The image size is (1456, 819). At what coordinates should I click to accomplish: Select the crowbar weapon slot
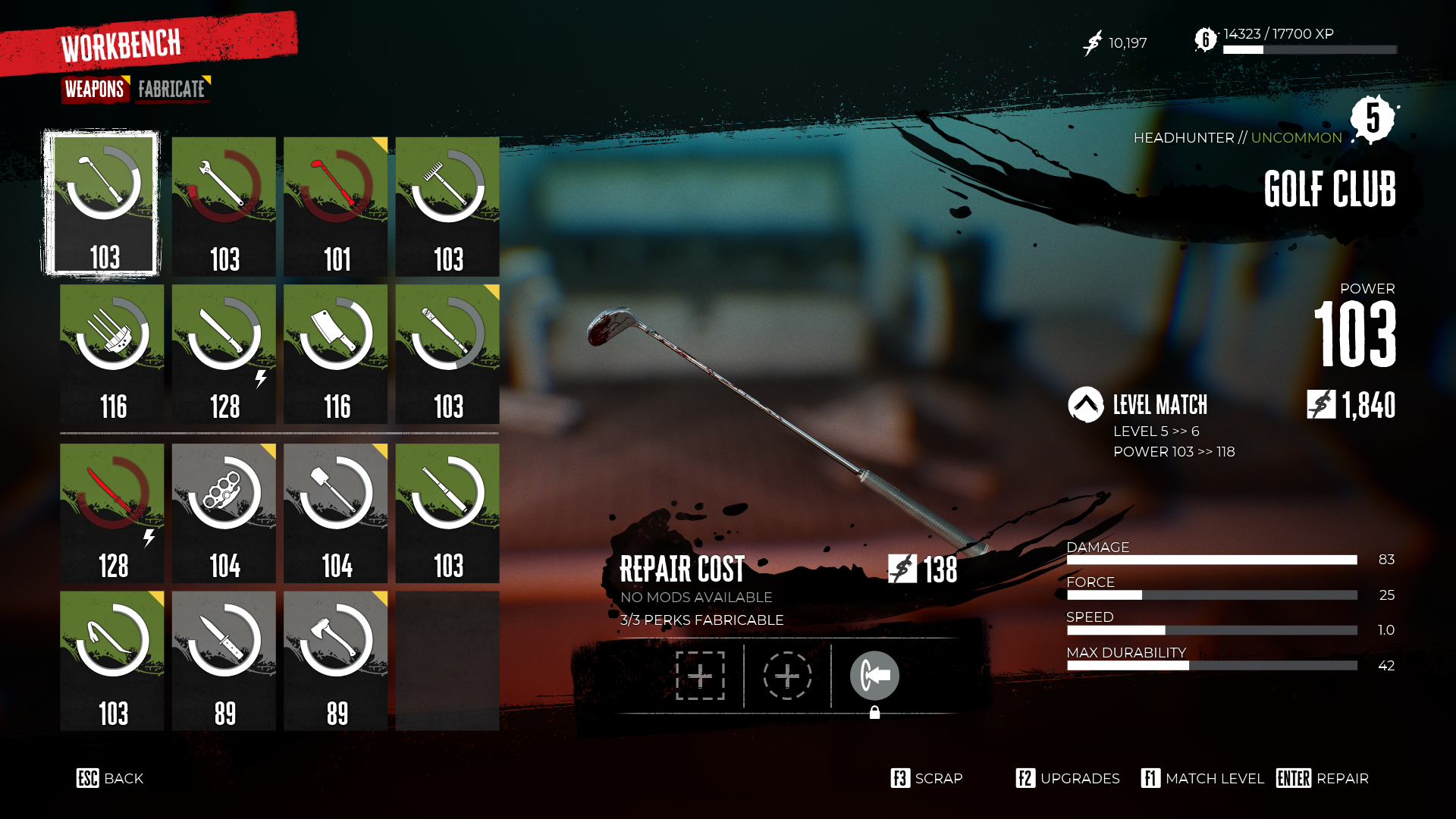coord(112,661)
